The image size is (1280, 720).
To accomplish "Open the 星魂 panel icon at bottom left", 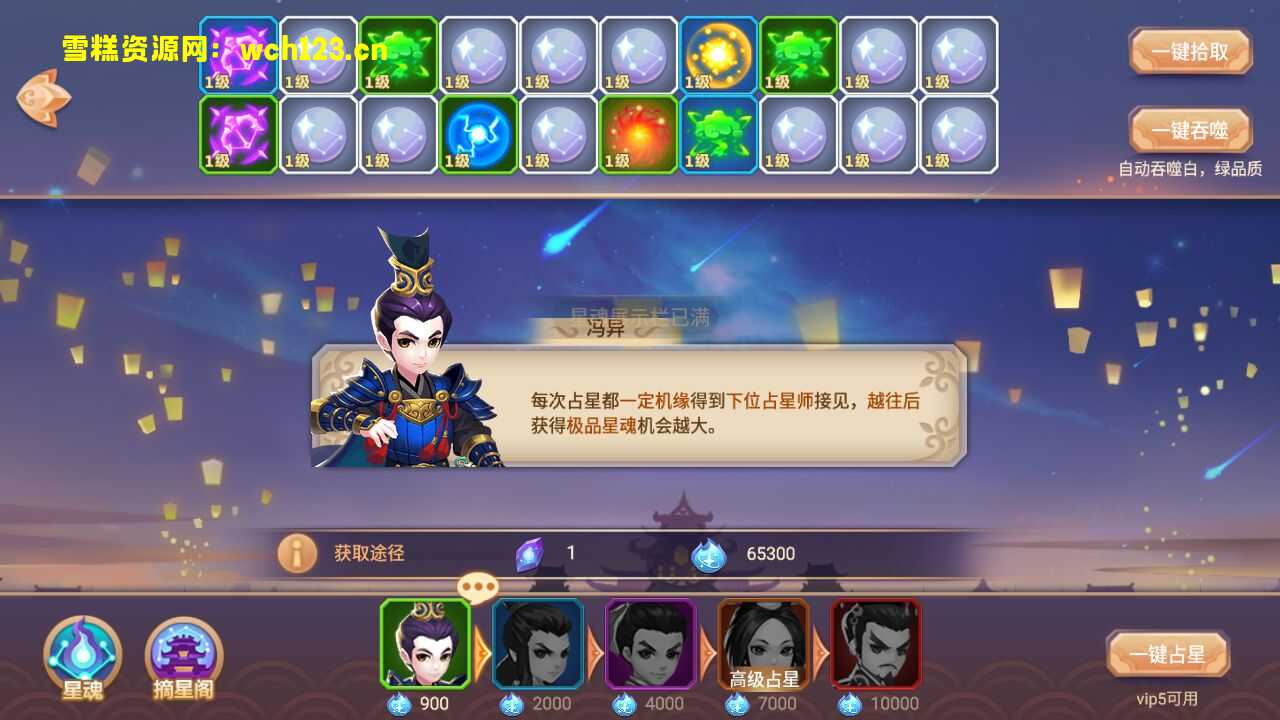I will (82, 655).
